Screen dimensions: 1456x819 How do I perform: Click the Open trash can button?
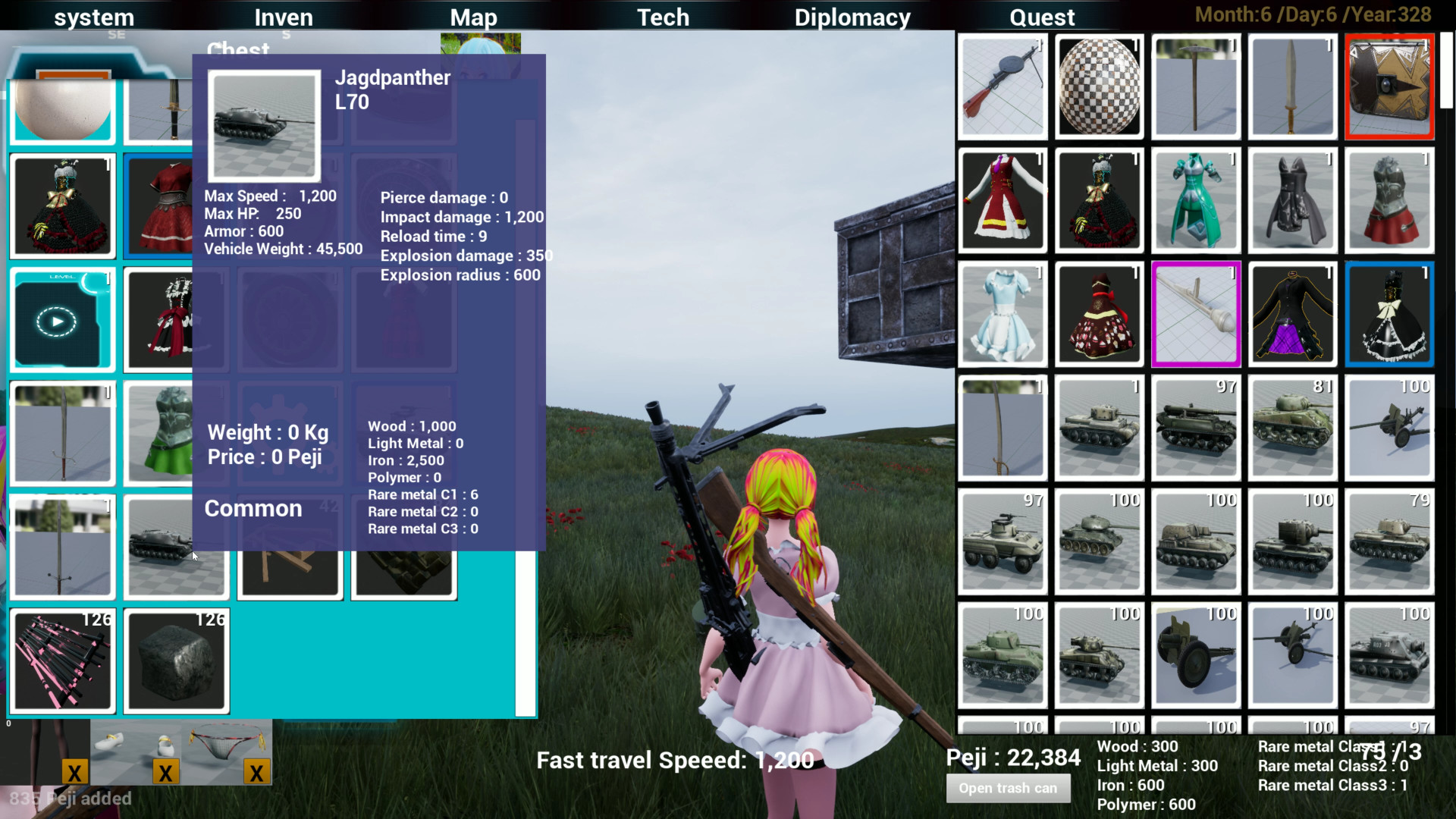click(x=1009, y=789)
